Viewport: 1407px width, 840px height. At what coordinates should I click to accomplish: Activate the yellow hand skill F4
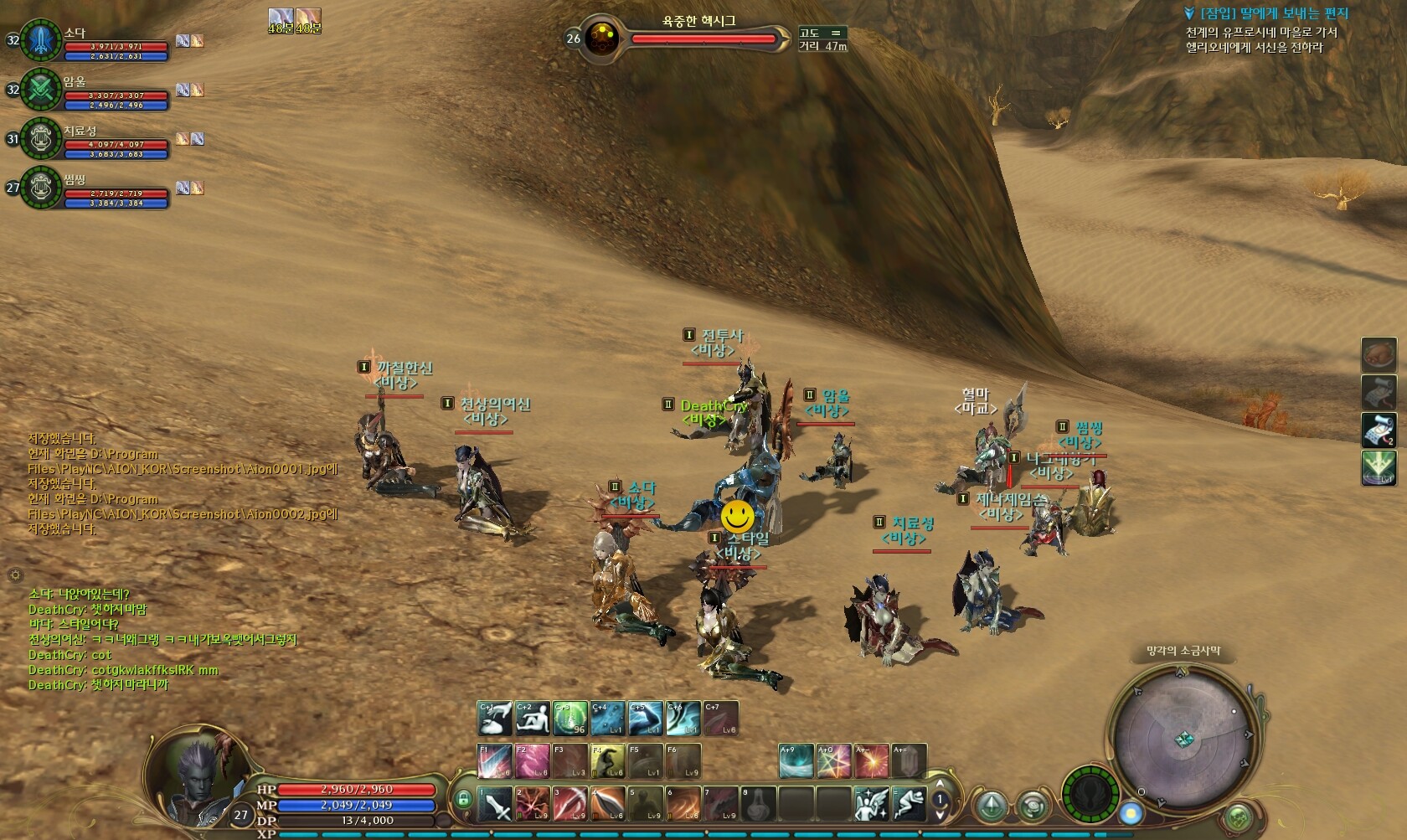[x=608, y=761]
